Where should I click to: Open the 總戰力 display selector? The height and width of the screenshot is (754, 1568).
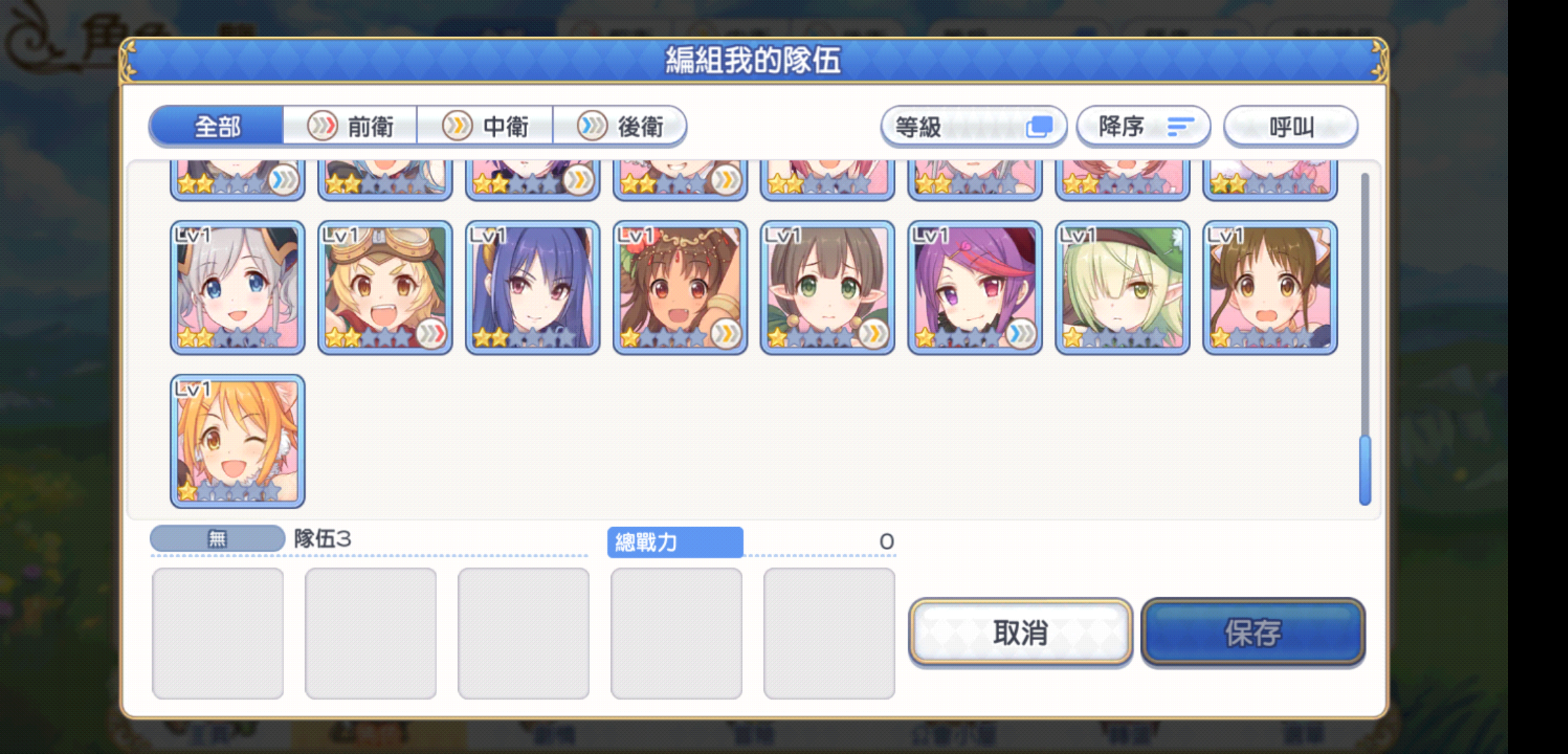coord(674,542)
